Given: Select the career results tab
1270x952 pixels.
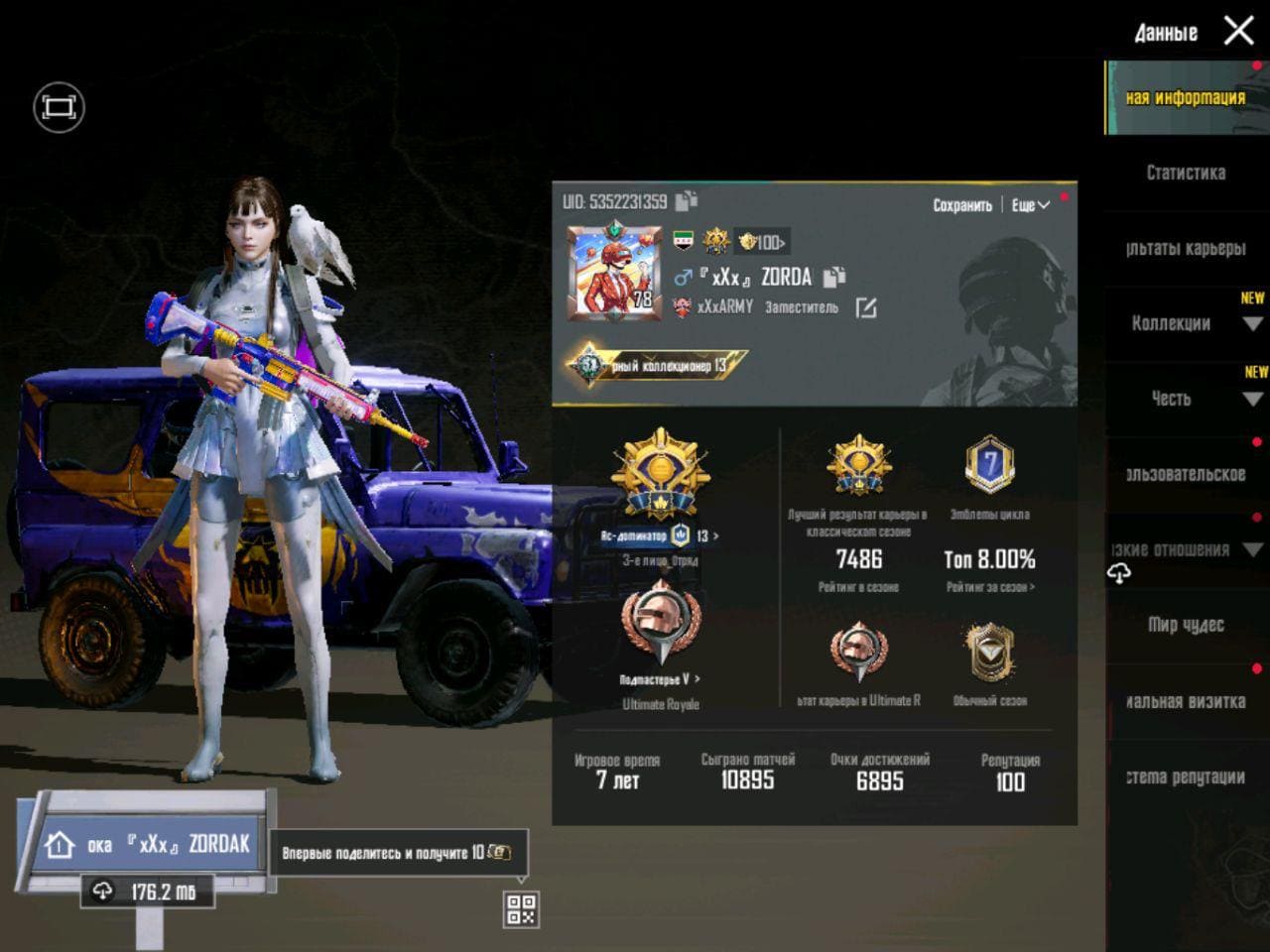Looking at the screenshot, I should pos(1186,248).
